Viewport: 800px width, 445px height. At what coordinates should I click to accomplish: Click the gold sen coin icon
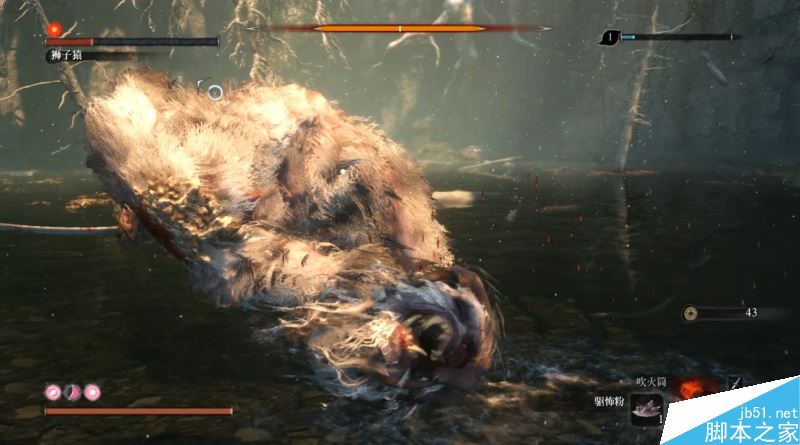[x=690, y=314]
